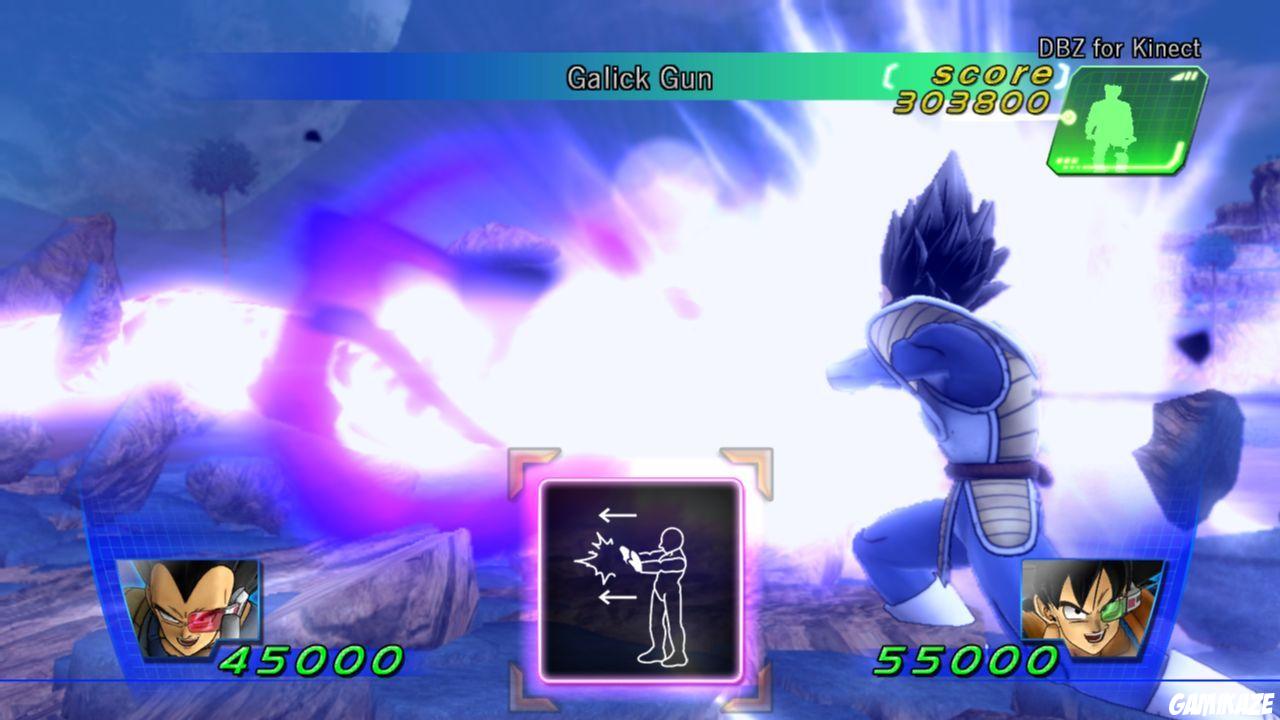This screenshot has width=1280, height=720.
Task: Select the upper push-arrow in the gesture prompt
Action: tap(618, 513)
